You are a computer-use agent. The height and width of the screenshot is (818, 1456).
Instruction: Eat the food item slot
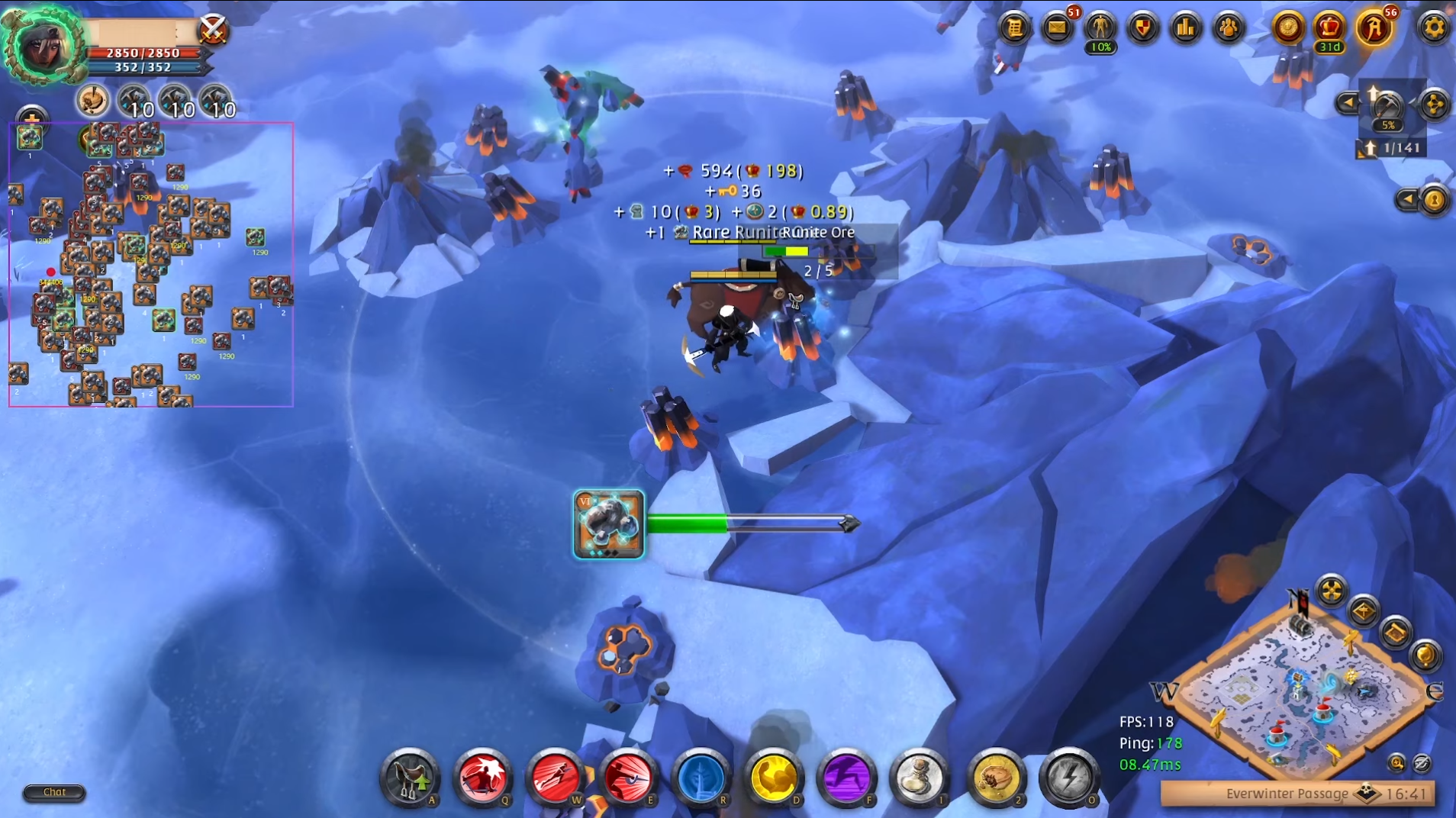pos(994,778)
